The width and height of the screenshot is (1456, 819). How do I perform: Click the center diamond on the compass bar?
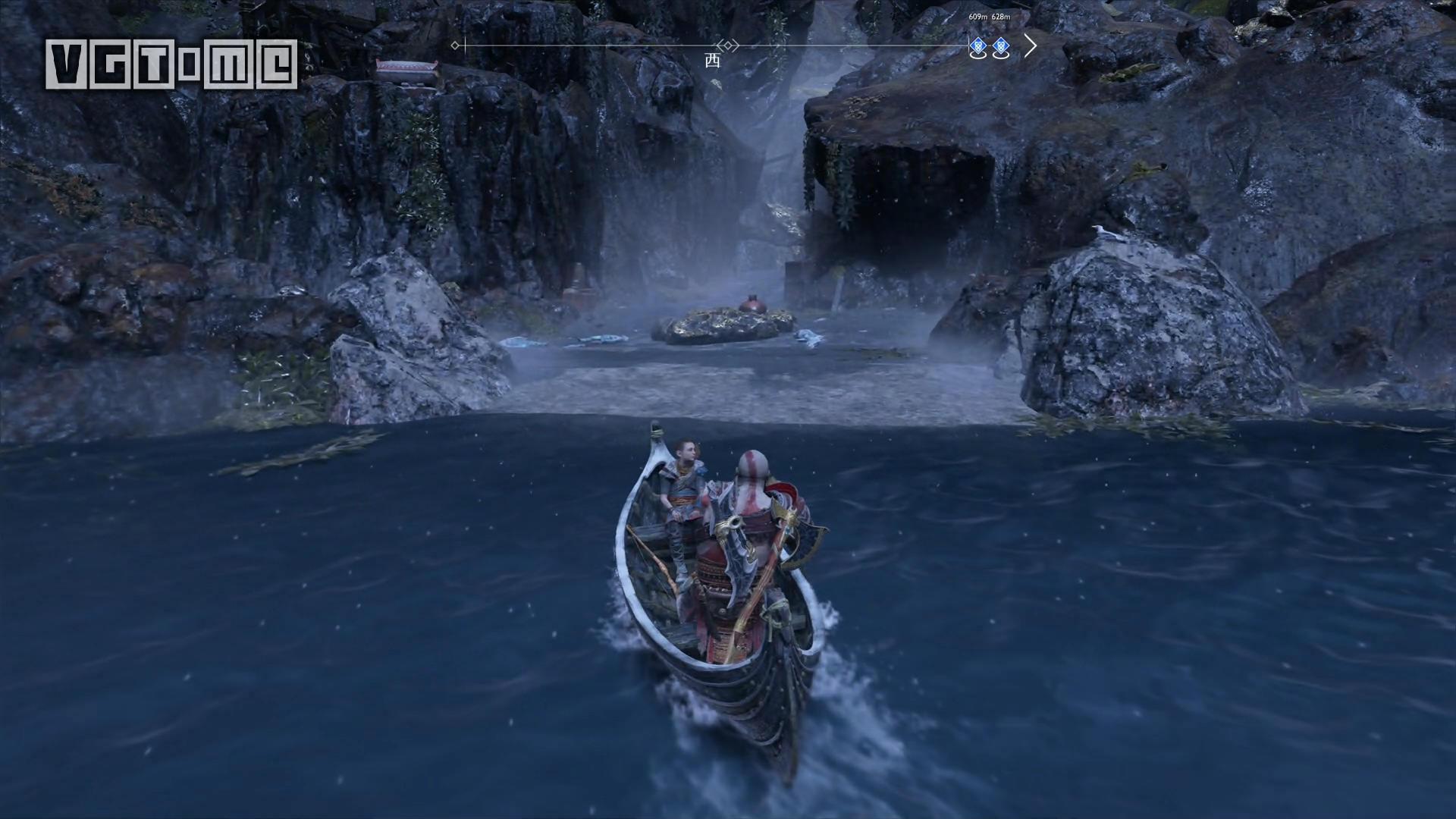tap(728, 45)
